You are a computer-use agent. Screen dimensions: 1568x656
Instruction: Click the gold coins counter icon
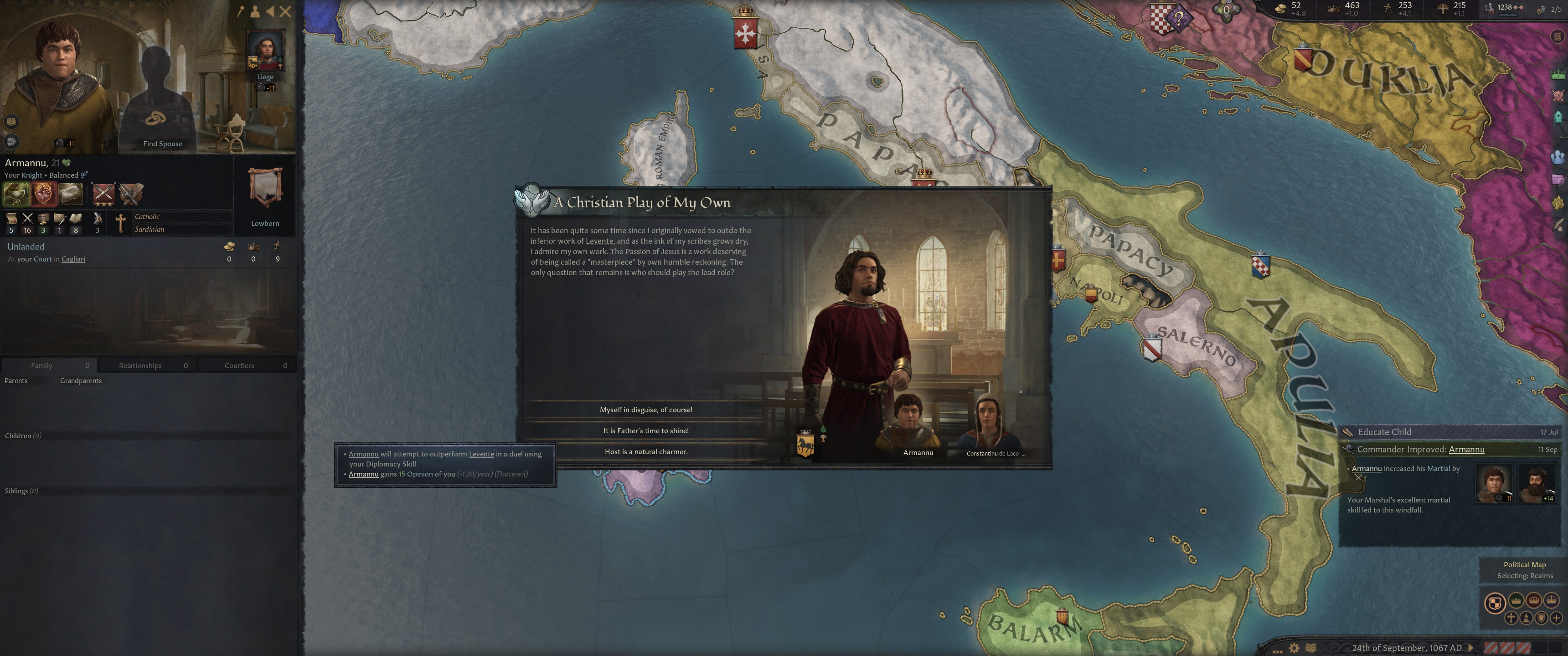(x=1281, y=9)
